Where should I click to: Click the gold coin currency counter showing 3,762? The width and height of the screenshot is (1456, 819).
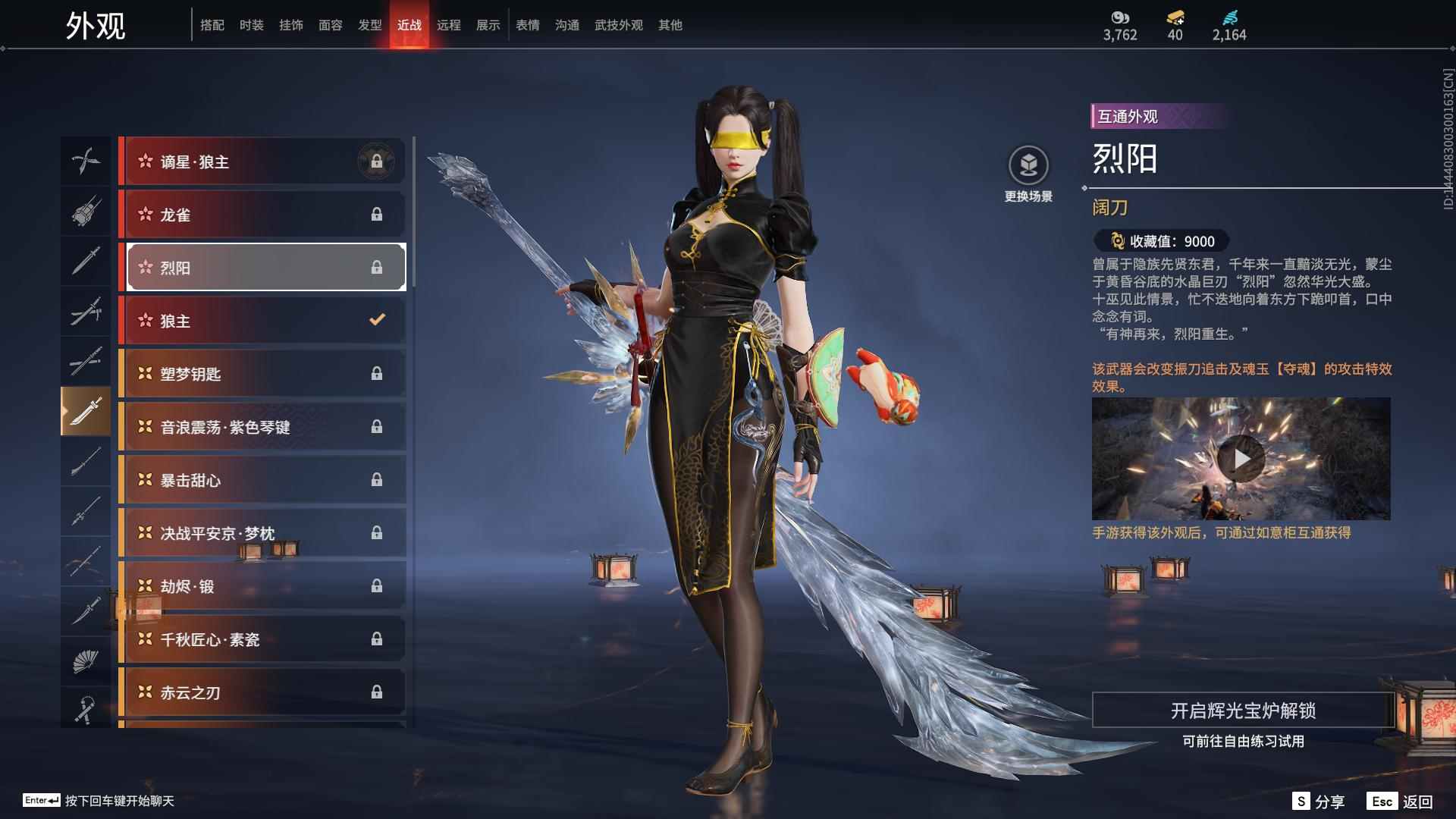[1121, 25]
